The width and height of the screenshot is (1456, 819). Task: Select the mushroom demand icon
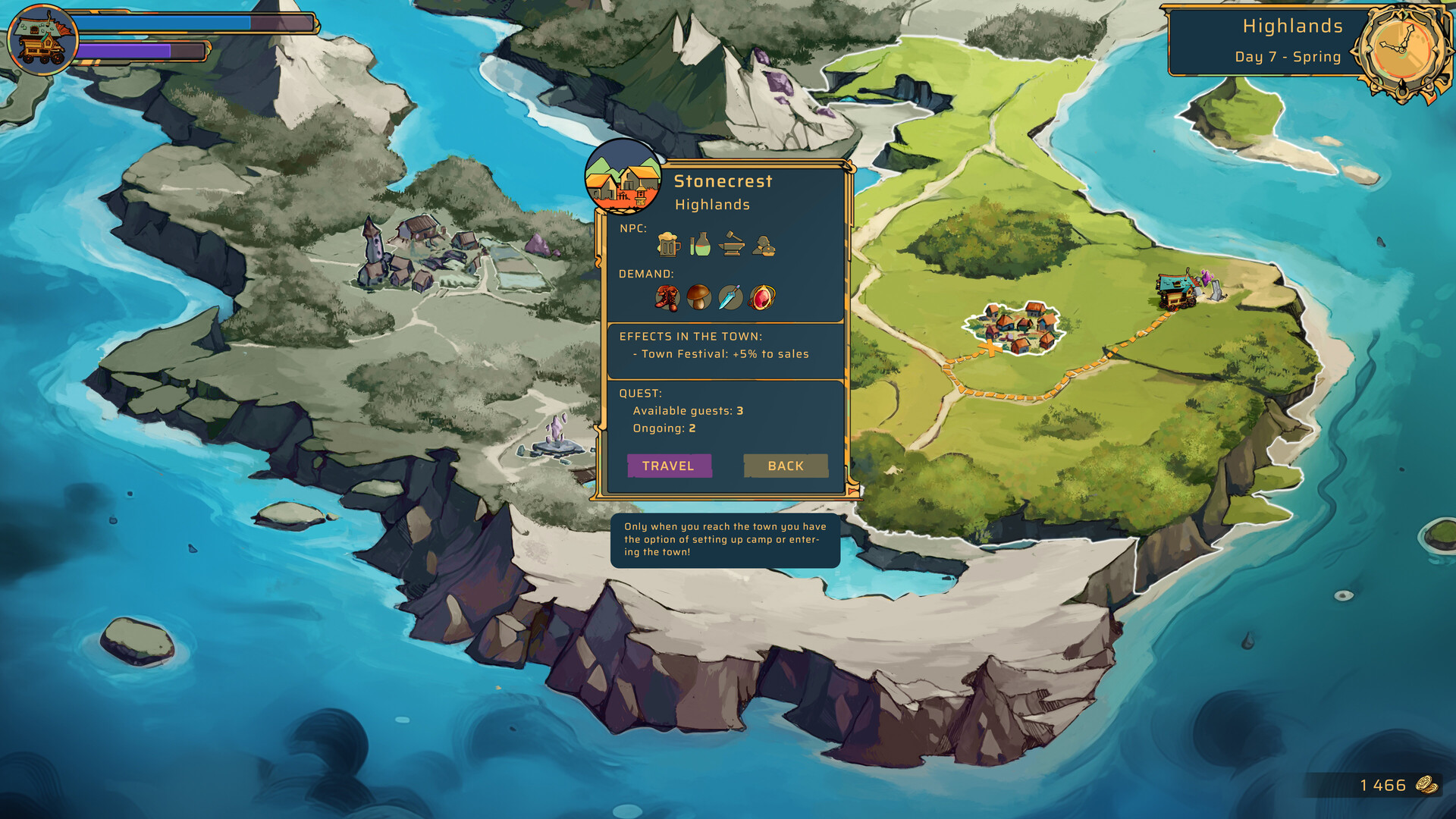pyautogui.click(x=698, y=298)
